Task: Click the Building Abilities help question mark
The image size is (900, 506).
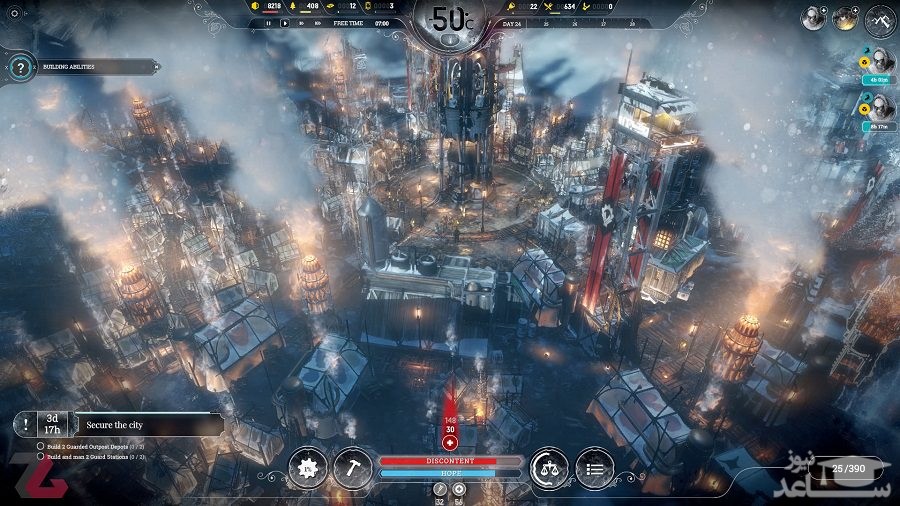Action: point(21,67)
